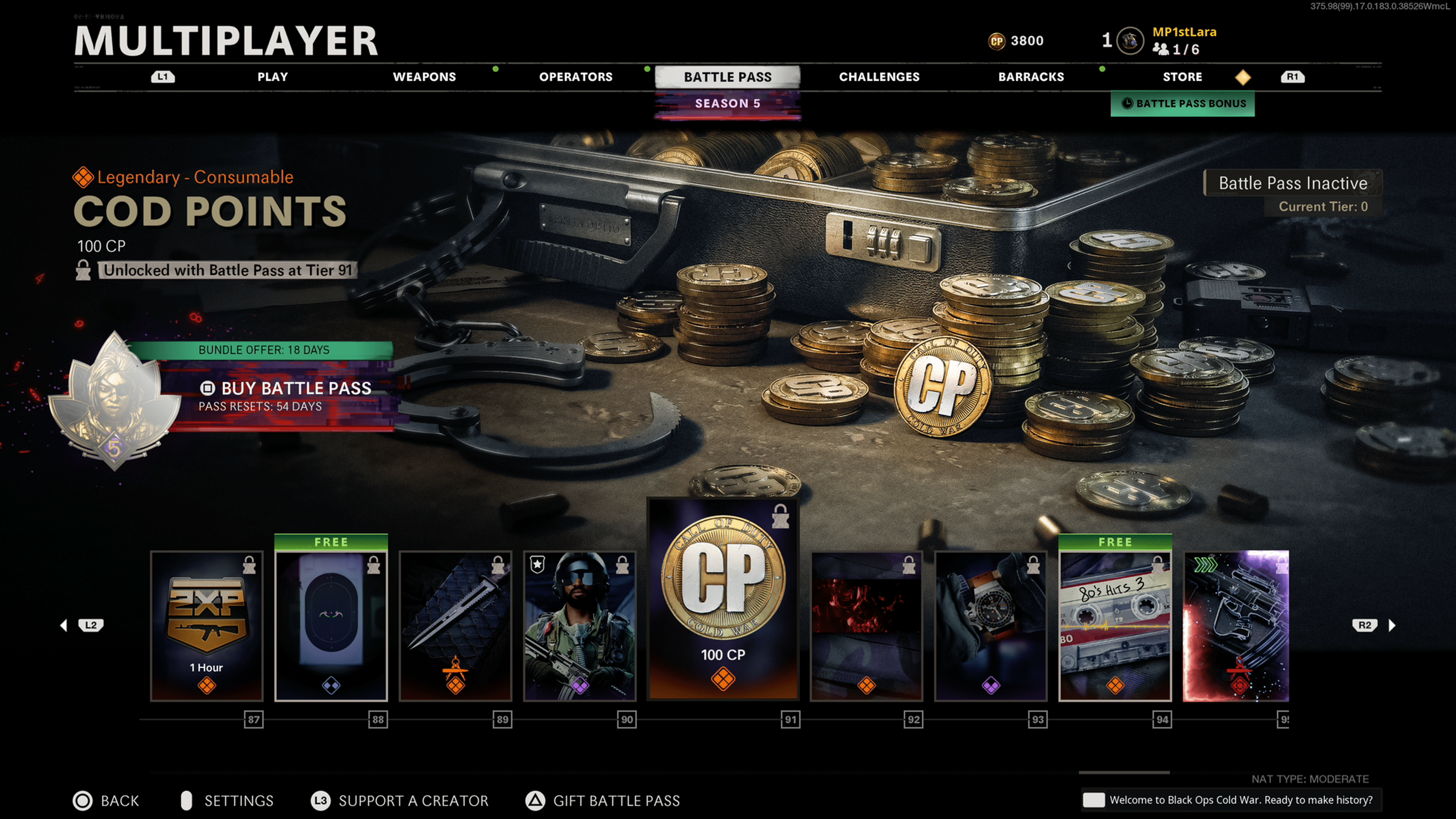This screenshot has height=819, width=1456.
Task: Select the Challenges tab
Action: click(x=879, y=77)
